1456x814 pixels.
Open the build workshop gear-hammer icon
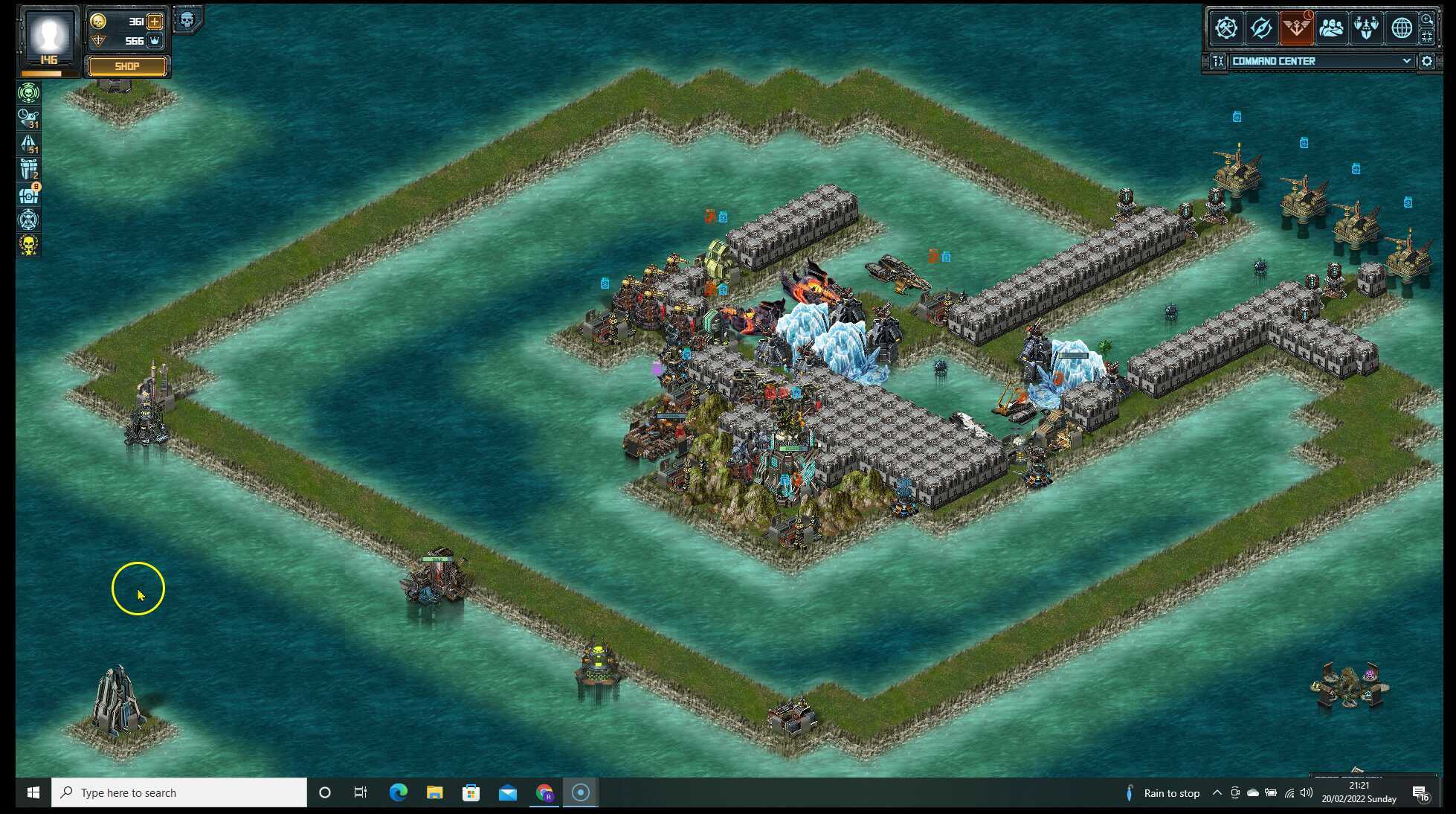point(1227,28)
